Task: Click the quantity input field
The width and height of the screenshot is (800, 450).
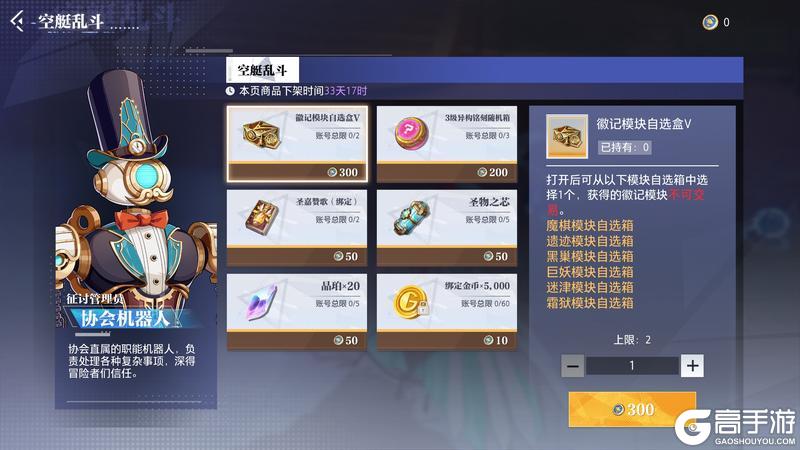Action: tap(632, 366)
